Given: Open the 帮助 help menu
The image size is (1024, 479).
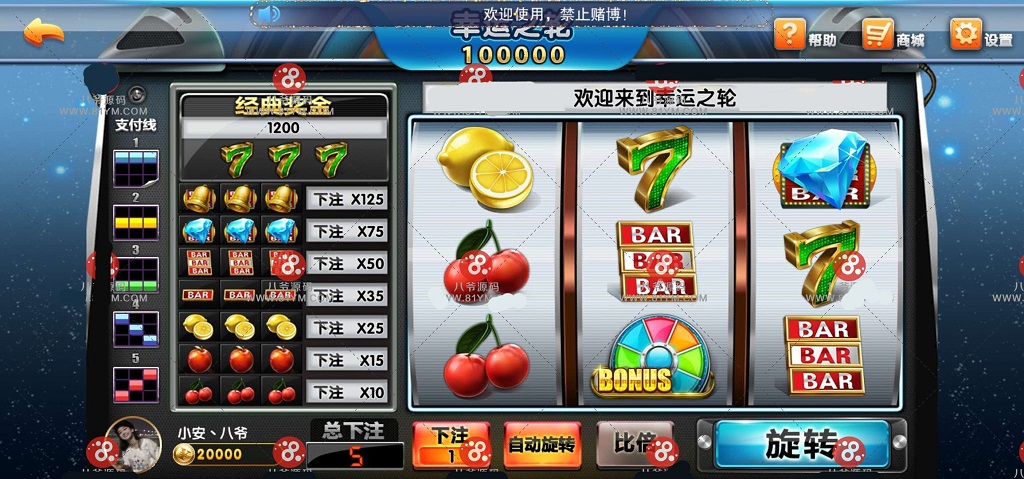Looking at the screenshot, I should (x=805, y=36).
